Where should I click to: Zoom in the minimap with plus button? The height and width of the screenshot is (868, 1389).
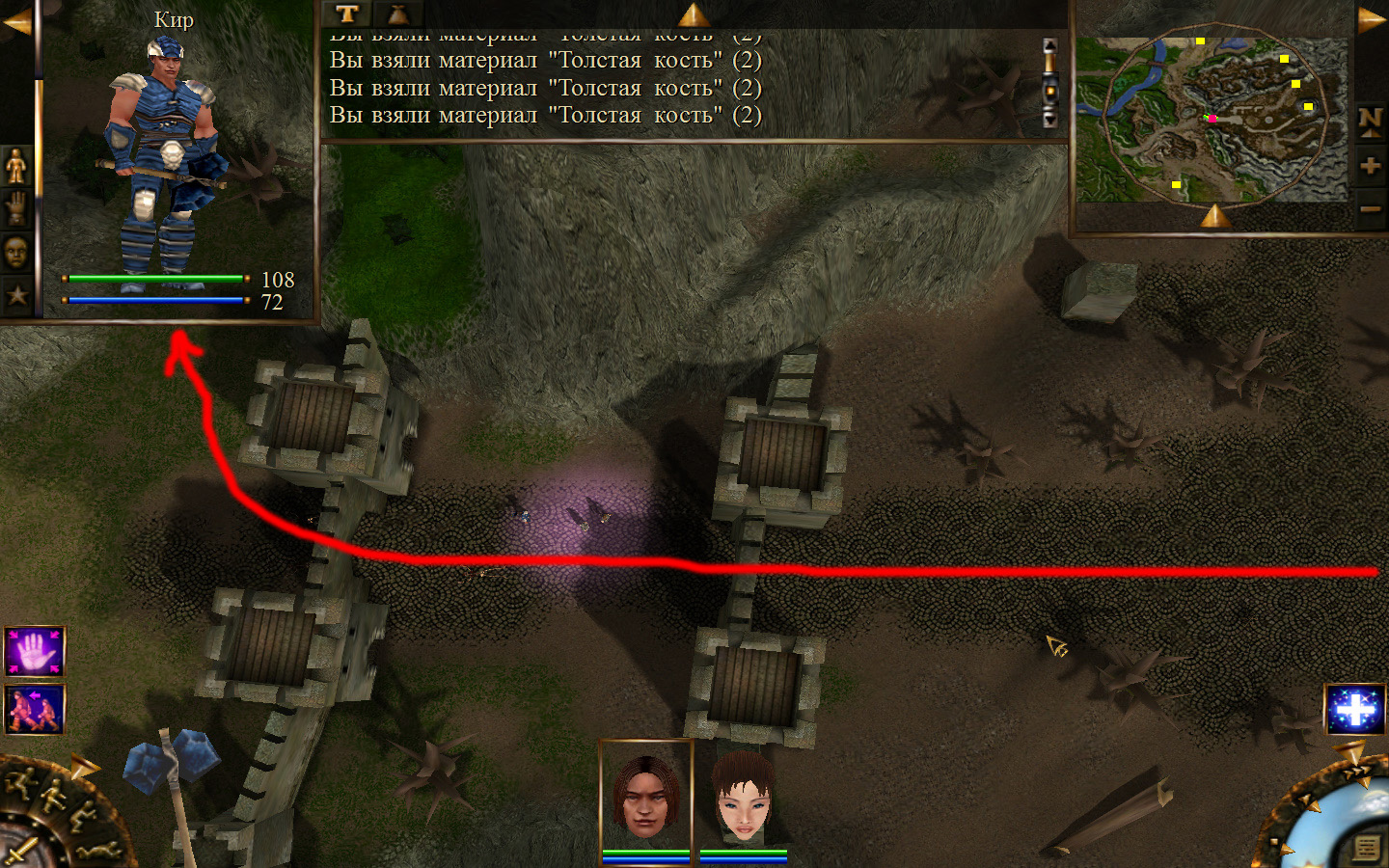coord(1370,165)
